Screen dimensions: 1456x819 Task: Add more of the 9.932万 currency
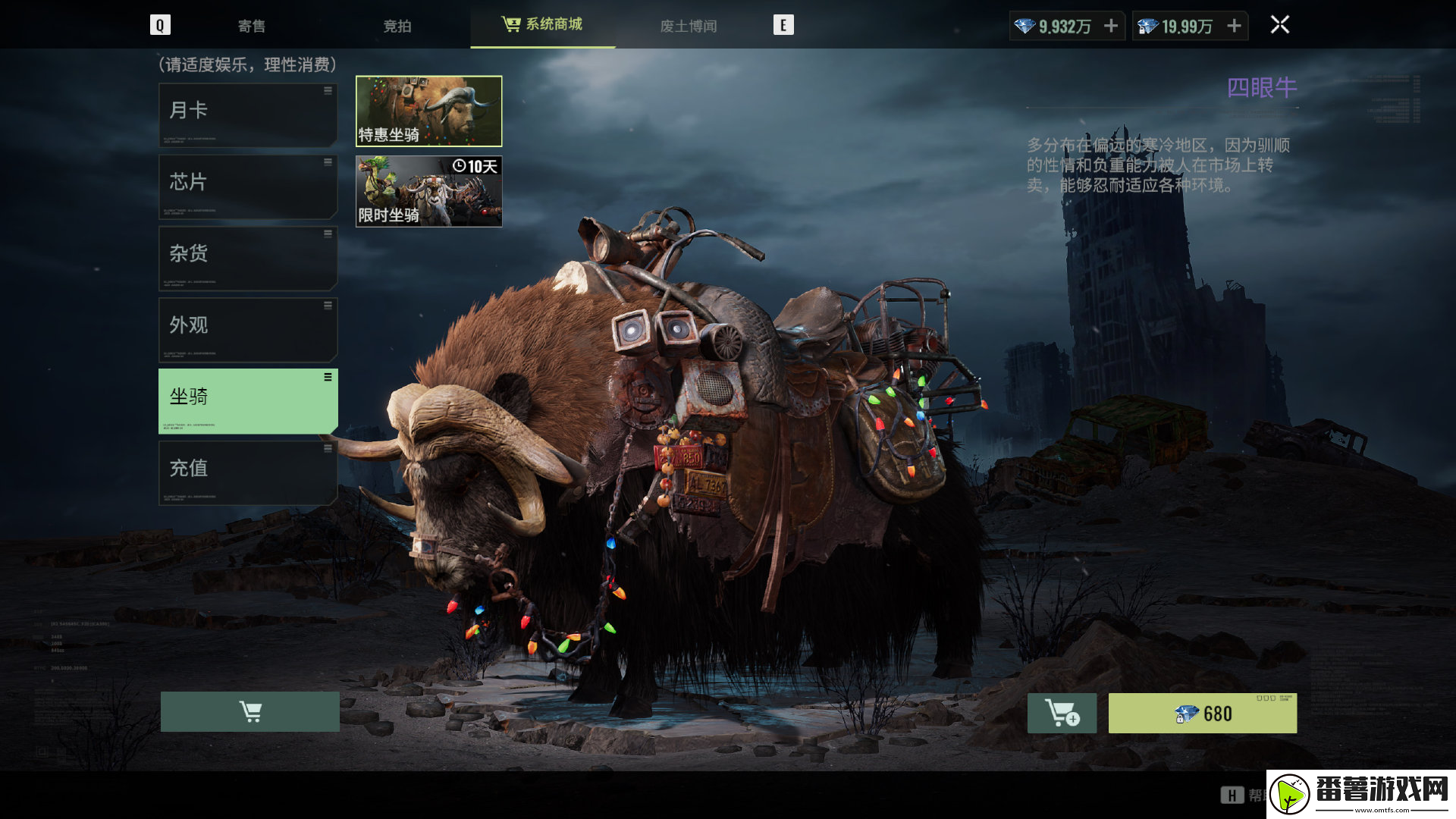tap(1111, 26)
